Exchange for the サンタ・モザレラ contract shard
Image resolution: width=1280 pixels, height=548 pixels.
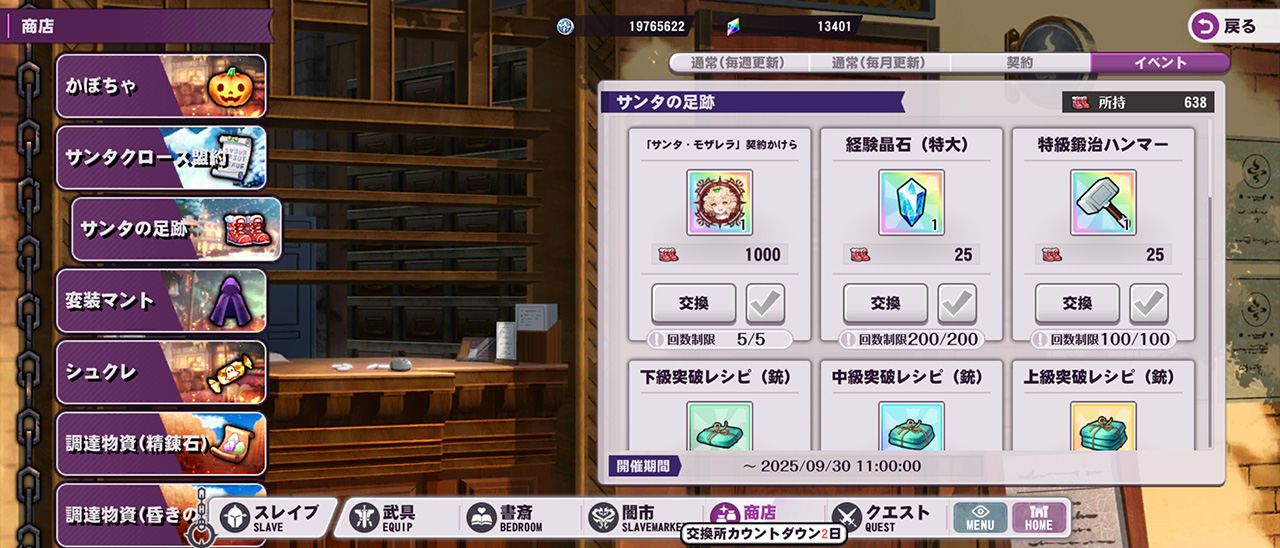tap(693, 303)
